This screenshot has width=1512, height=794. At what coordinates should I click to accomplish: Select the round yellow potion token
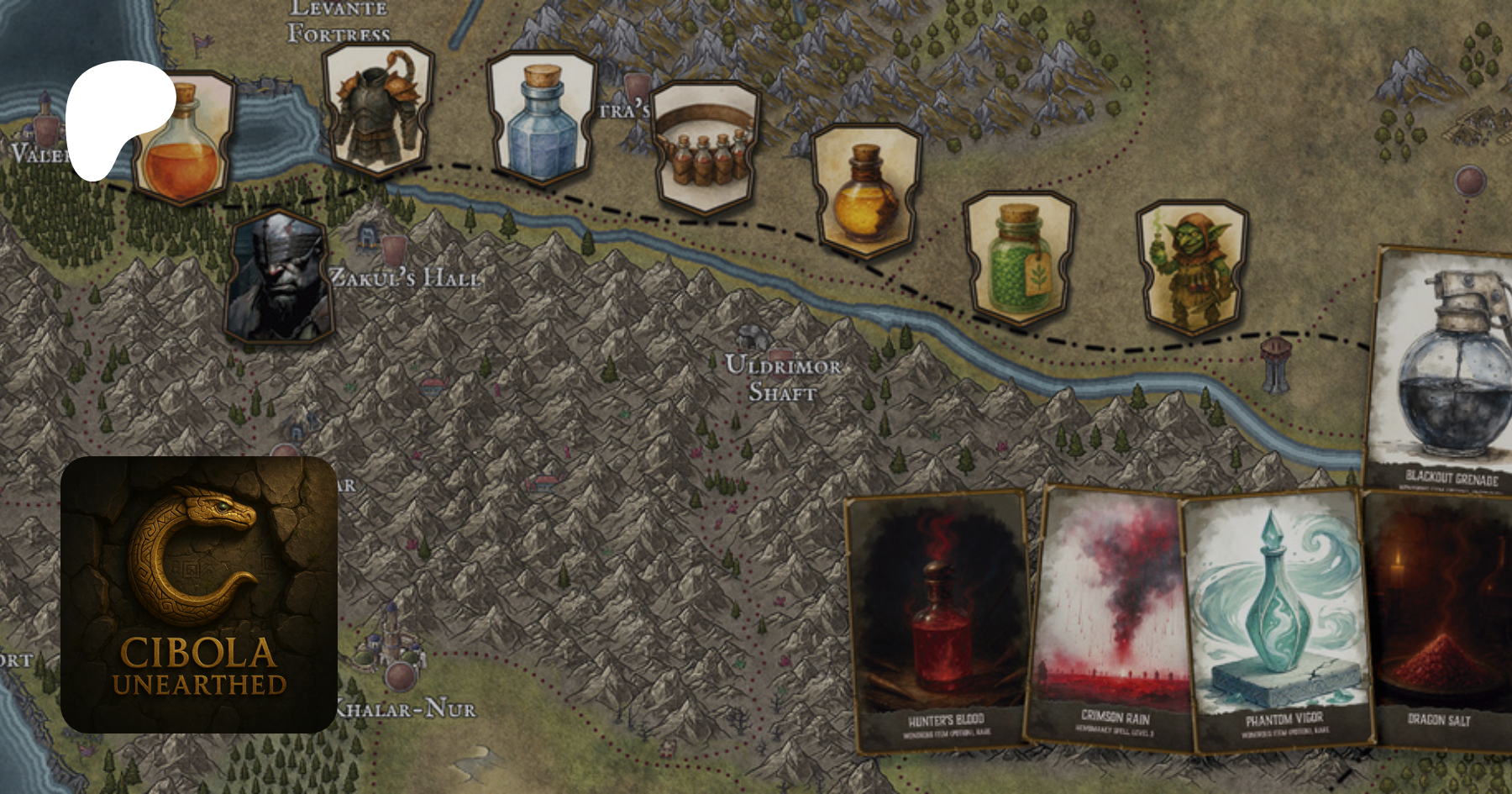pos(865,190)
